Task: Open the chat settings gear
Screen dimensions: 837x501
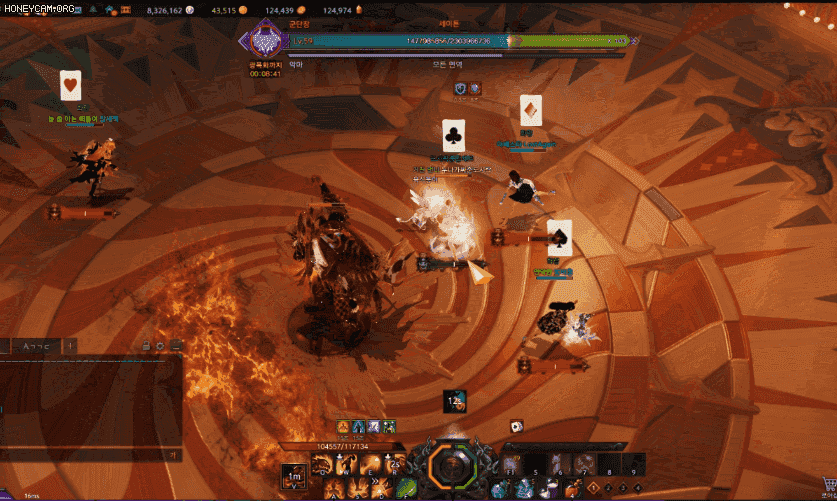Action: (161, 346)
